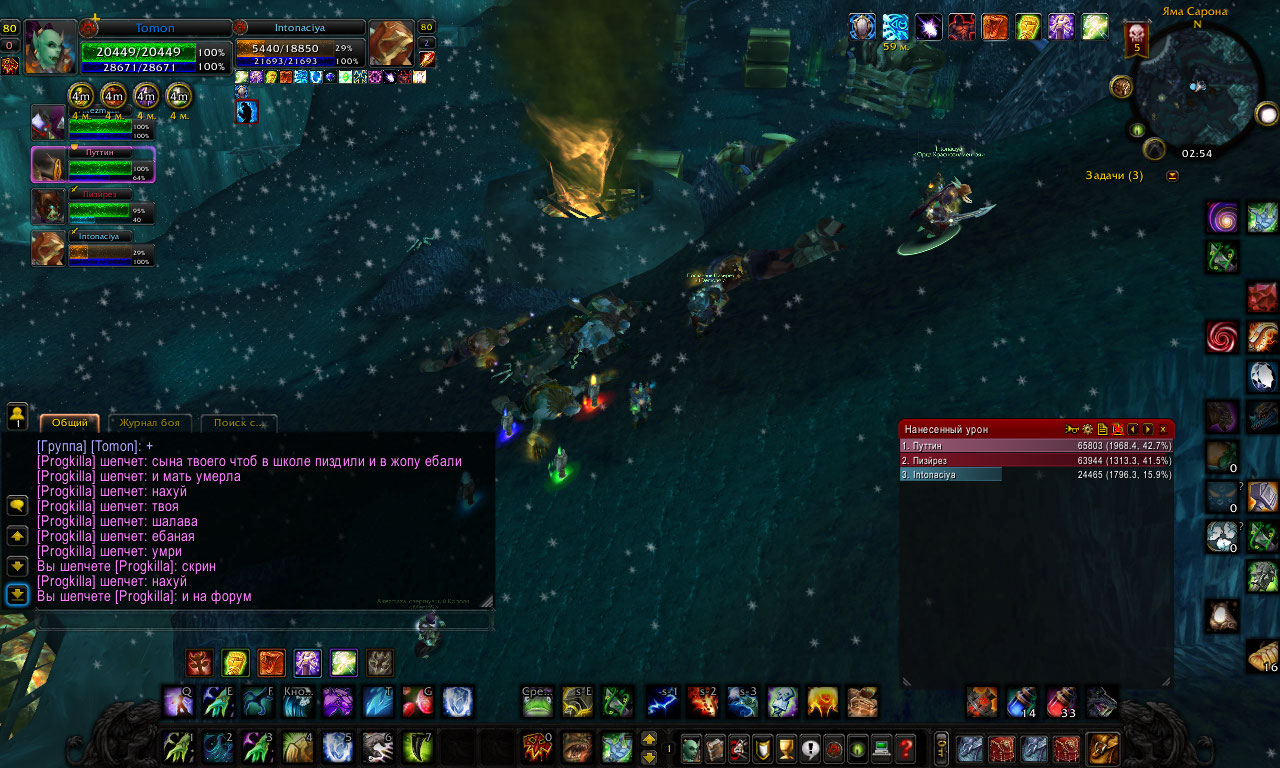Open the red question mark help menu
This screenshot has width=1280, height=768.
point(905,748)
